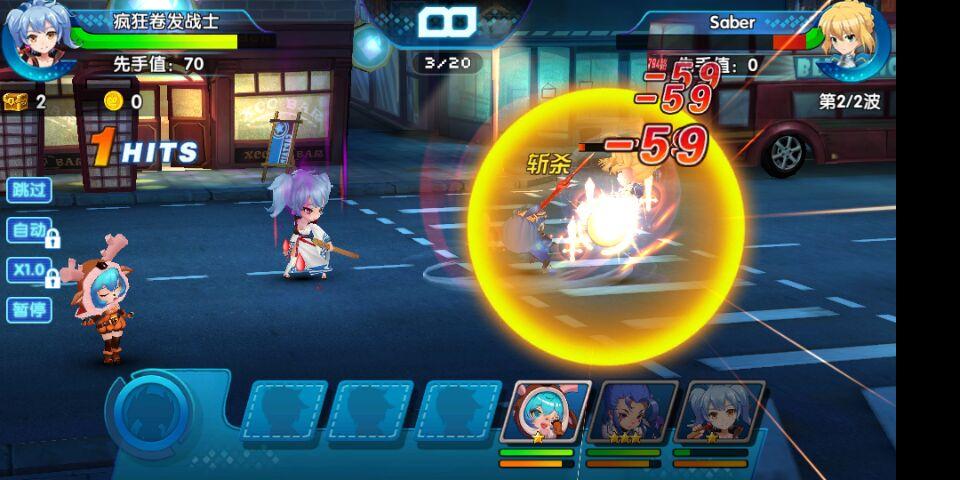Skip the battle with the 跳过 button
The width and height of the screenshot is (960, 480).
[28, 190]
